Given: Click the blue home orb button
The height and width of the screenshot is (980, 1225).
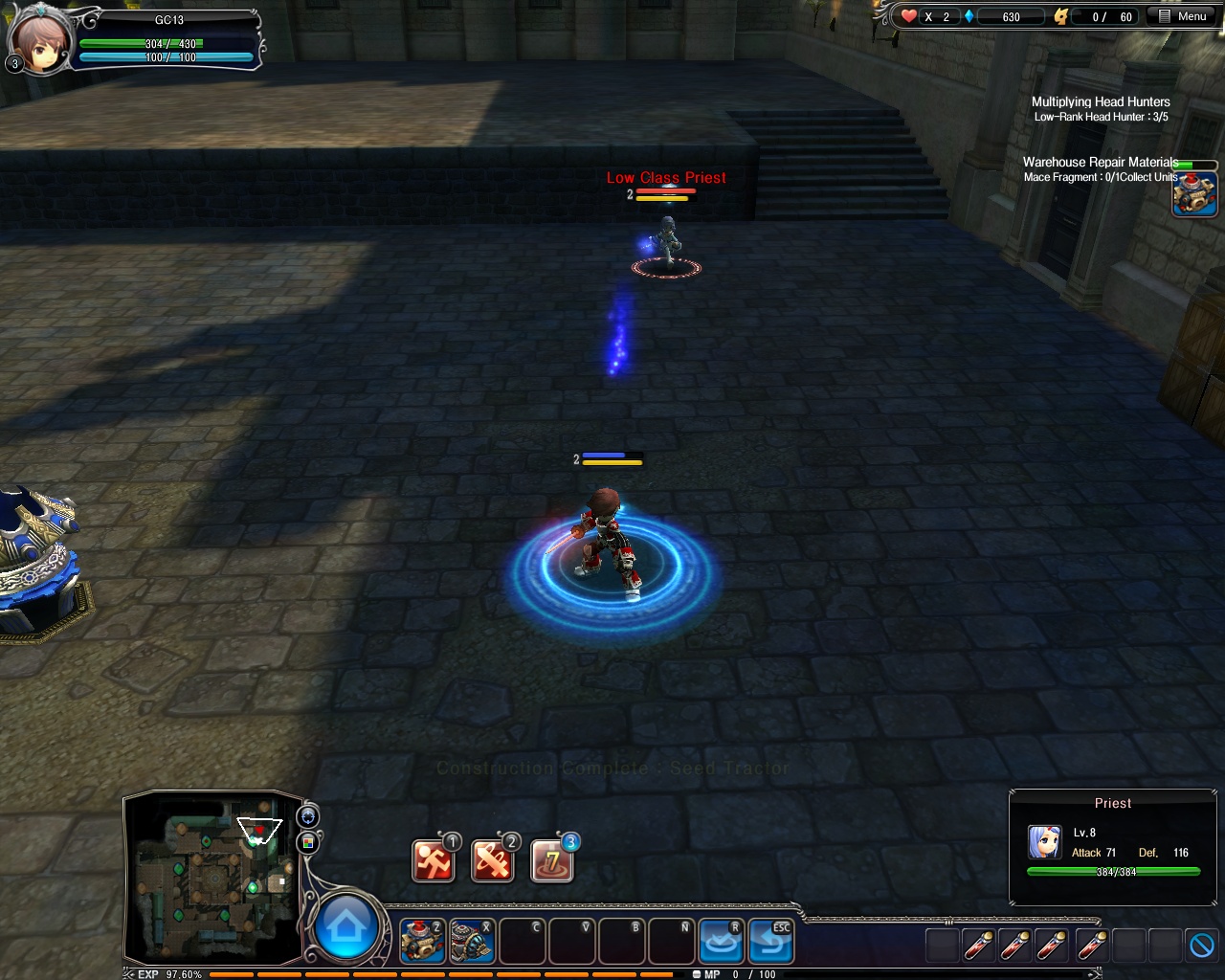Looking at the screenshot, I should point(345,926).
